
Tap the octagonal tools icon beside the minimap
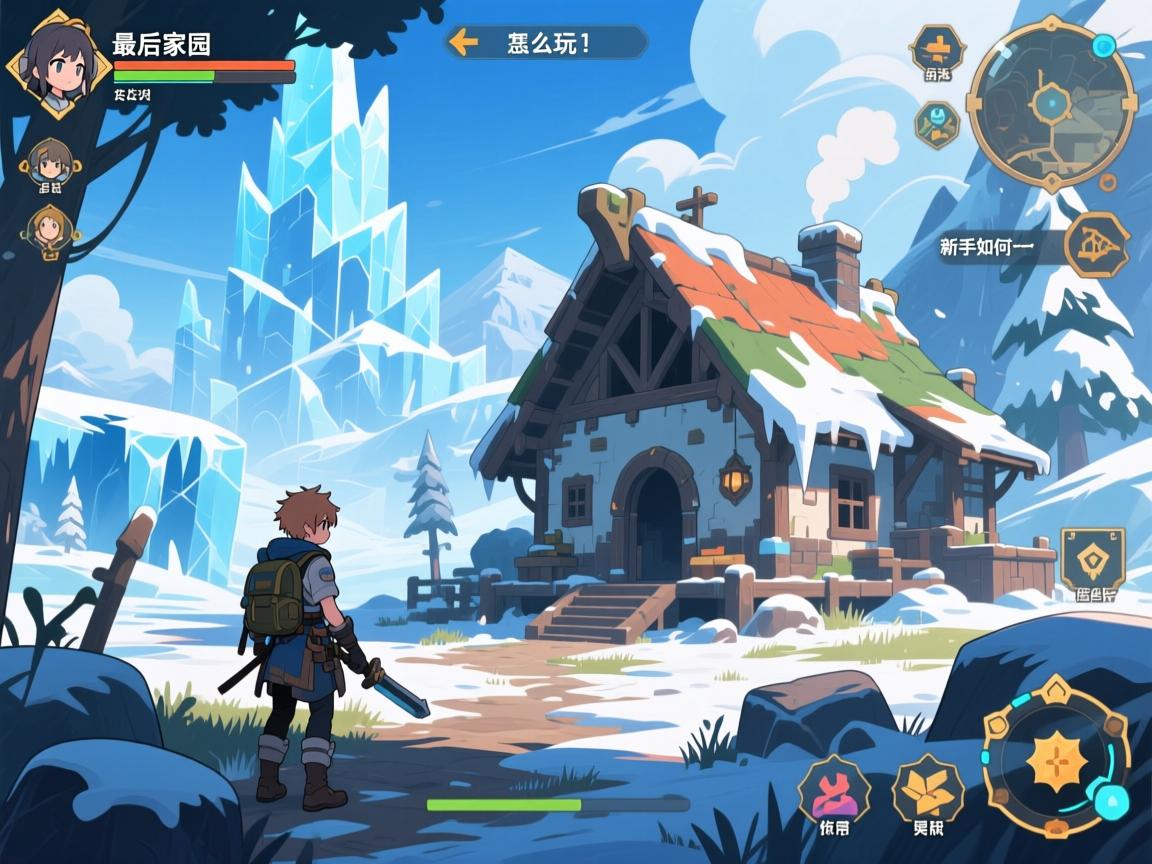(x=937, y=124)
